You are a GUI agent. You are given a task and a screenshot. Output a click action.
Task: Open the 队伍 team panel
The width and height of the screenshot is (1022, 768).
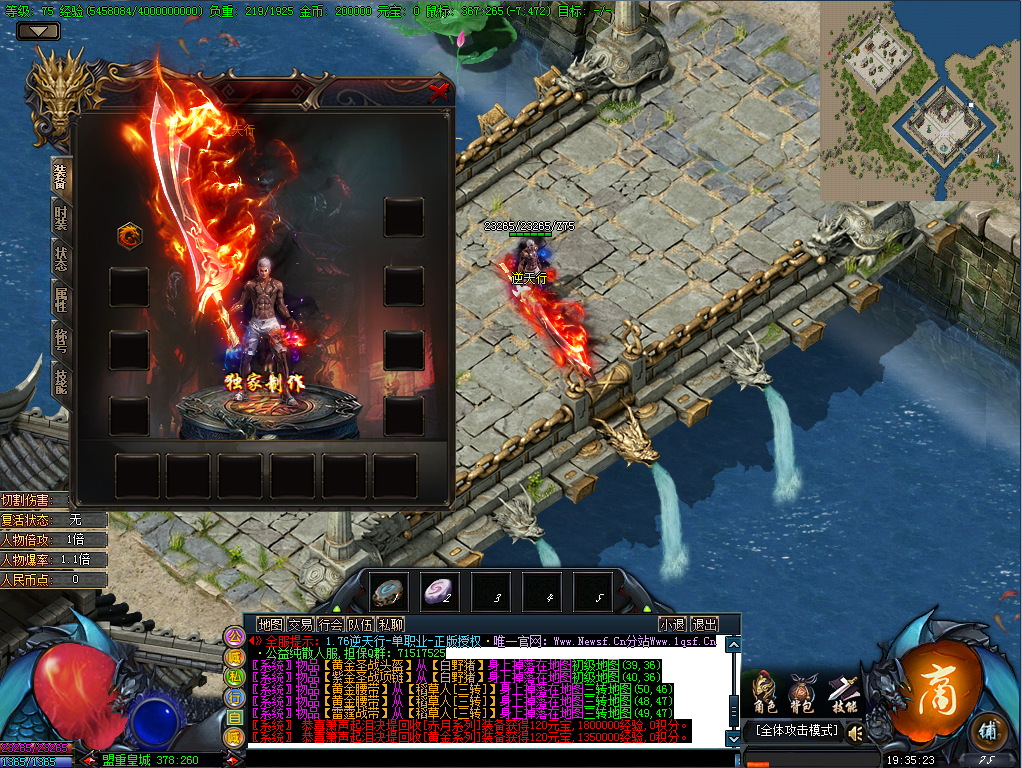(360, 624)
